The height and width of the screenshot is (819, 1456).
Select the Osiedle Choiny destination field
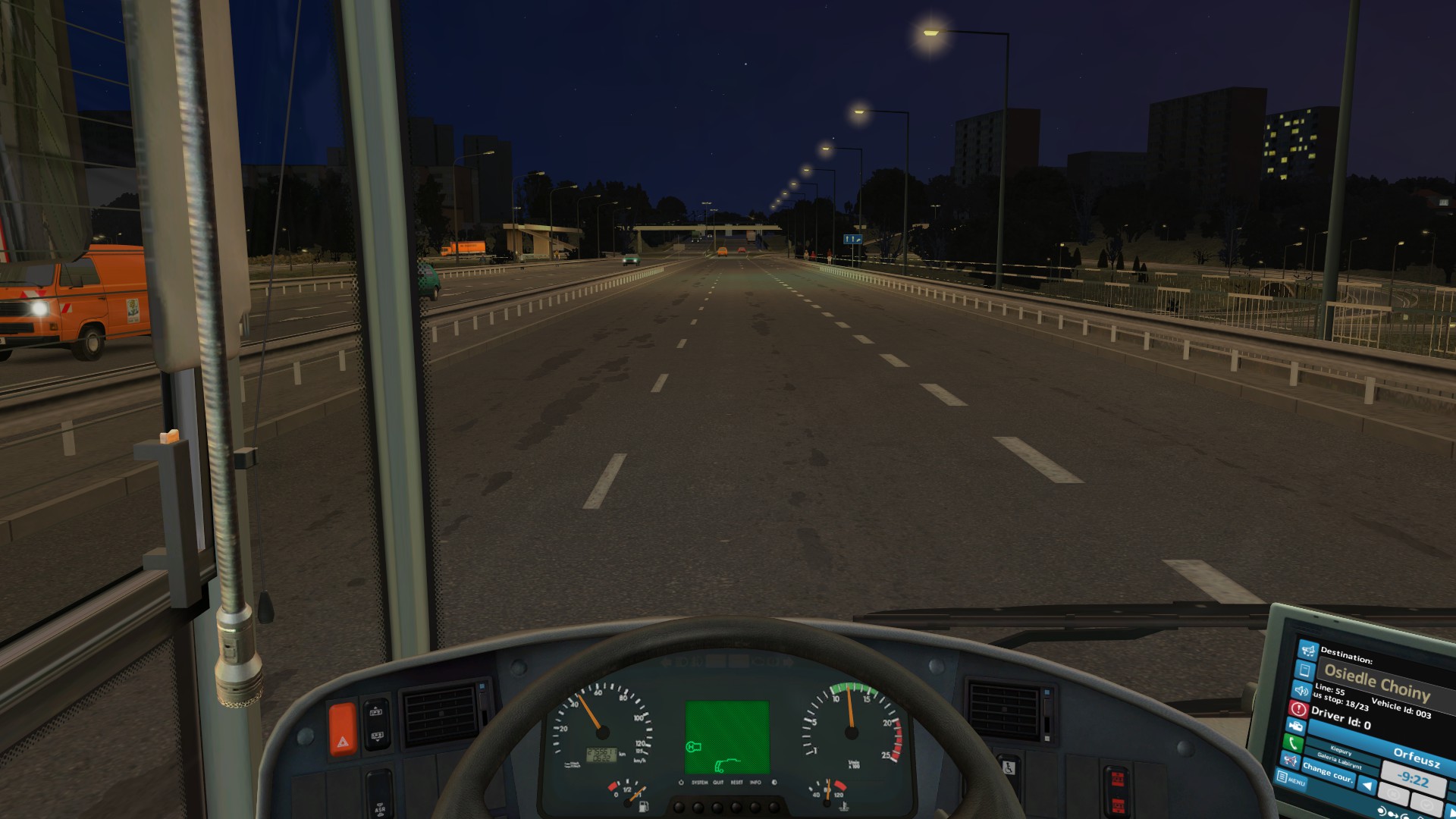(1377, 681)
